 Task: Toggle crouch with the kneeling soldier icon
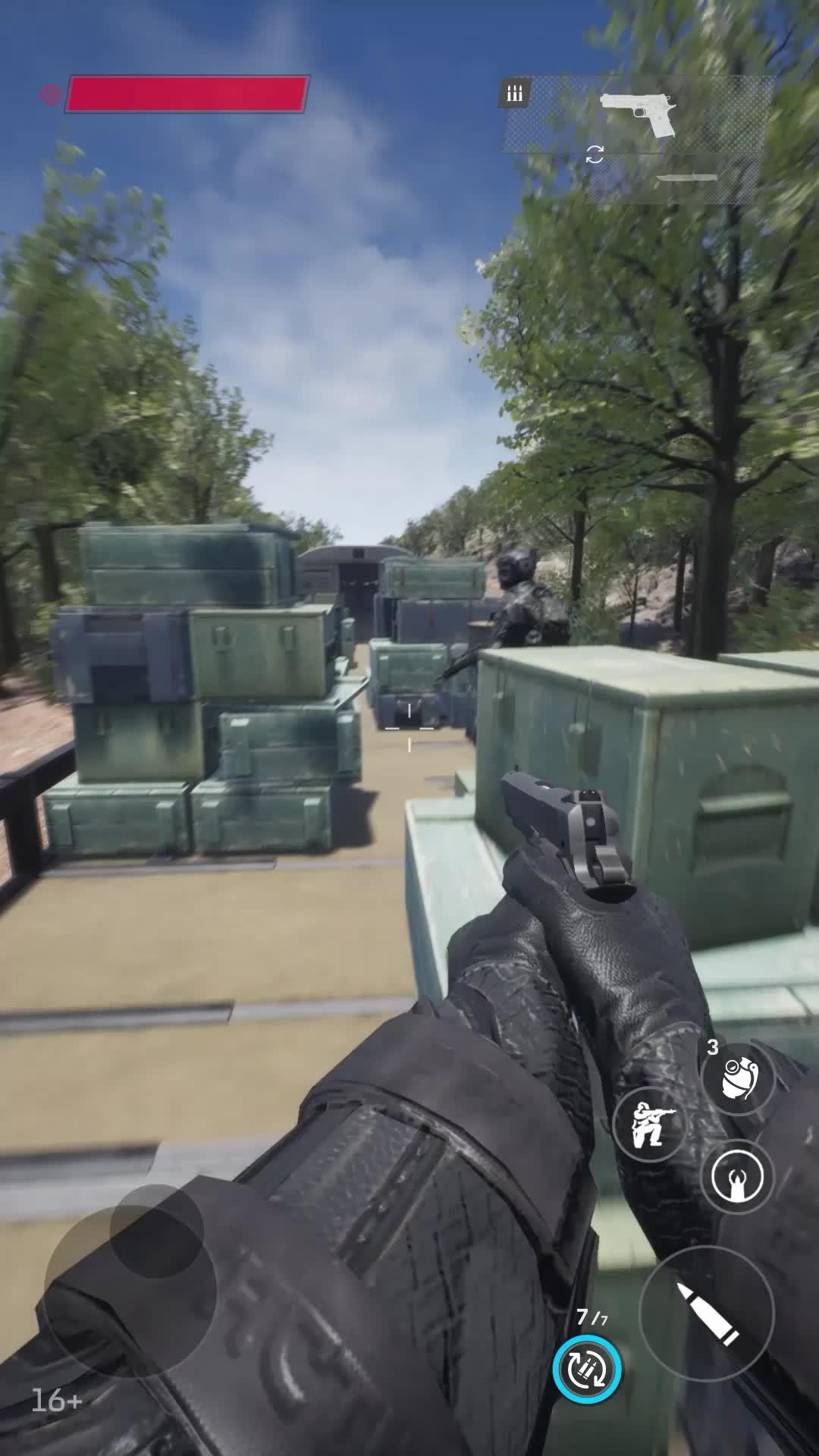[649, 1123]
